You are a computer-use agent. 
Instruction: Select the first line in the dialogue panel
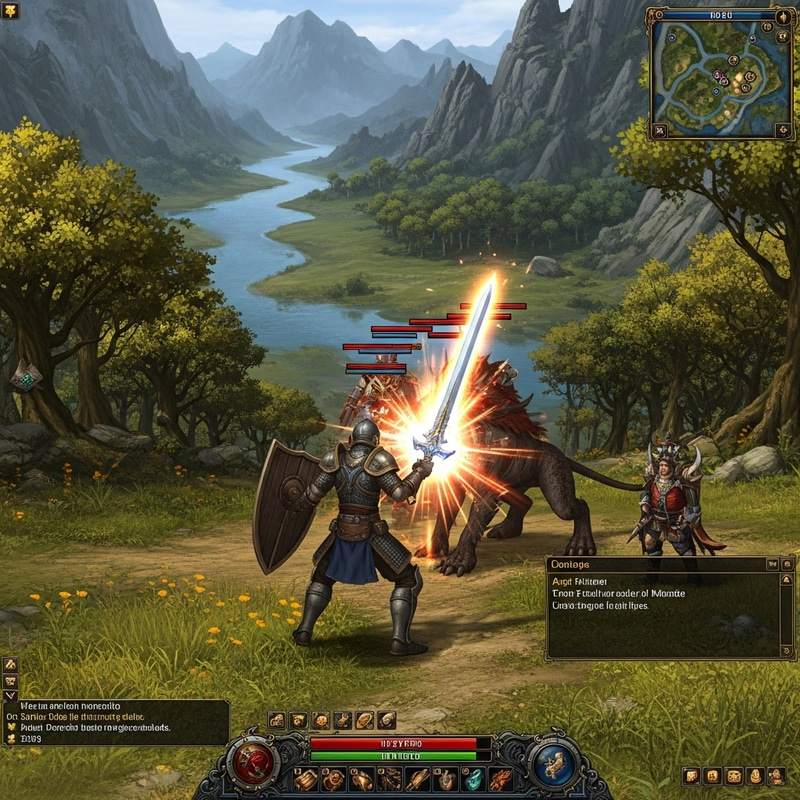[573, 581]
